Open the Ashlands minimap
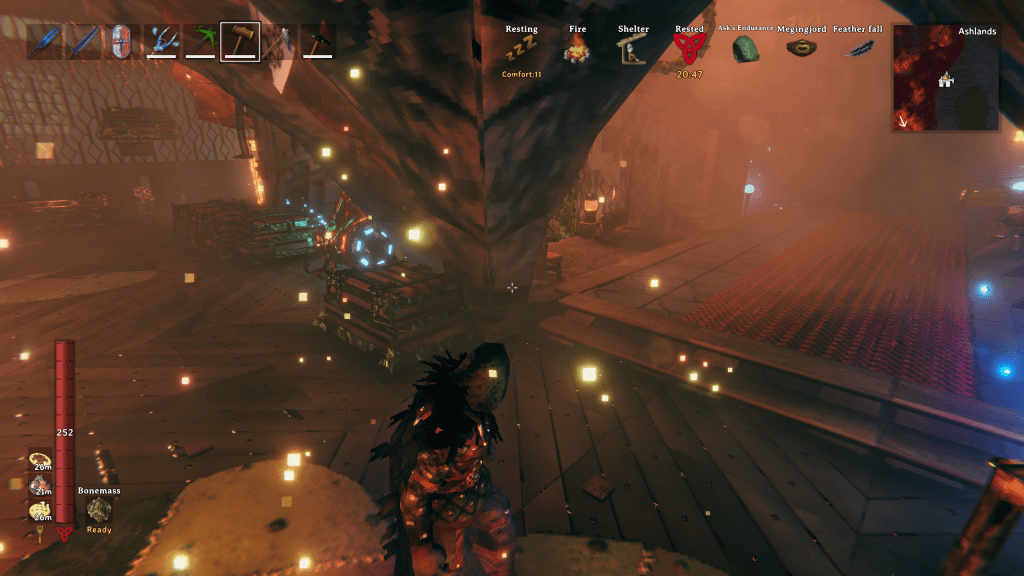Viewport: 1024px width, 576px height. click(x=945, y=78)
